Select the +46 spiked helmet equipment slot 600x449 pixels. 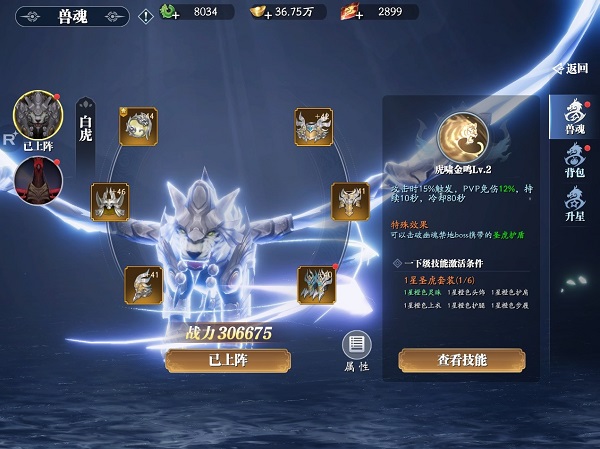pyautogui.click(x=110, y=202)
